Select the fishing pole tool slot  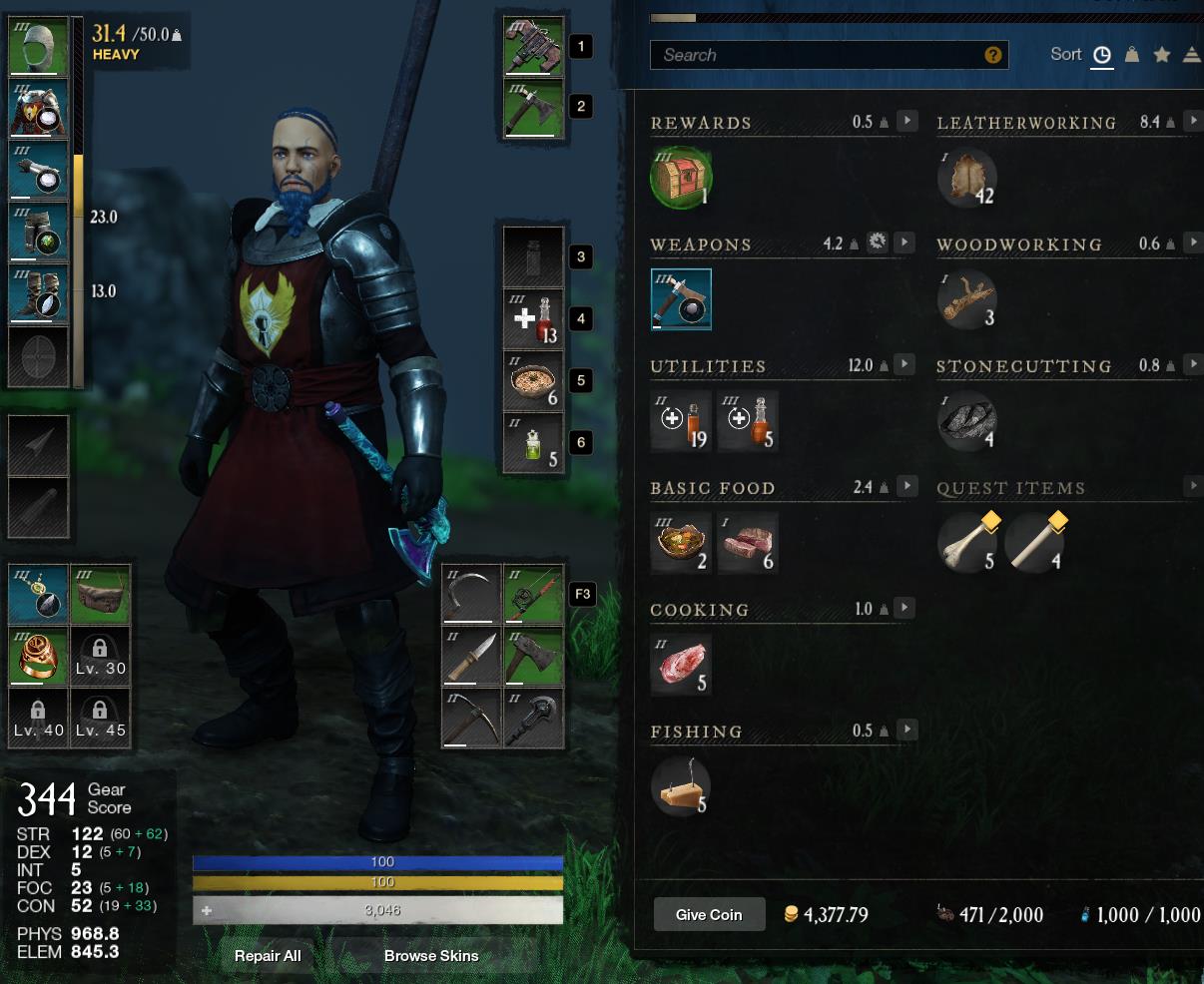[x=534, y=594]
